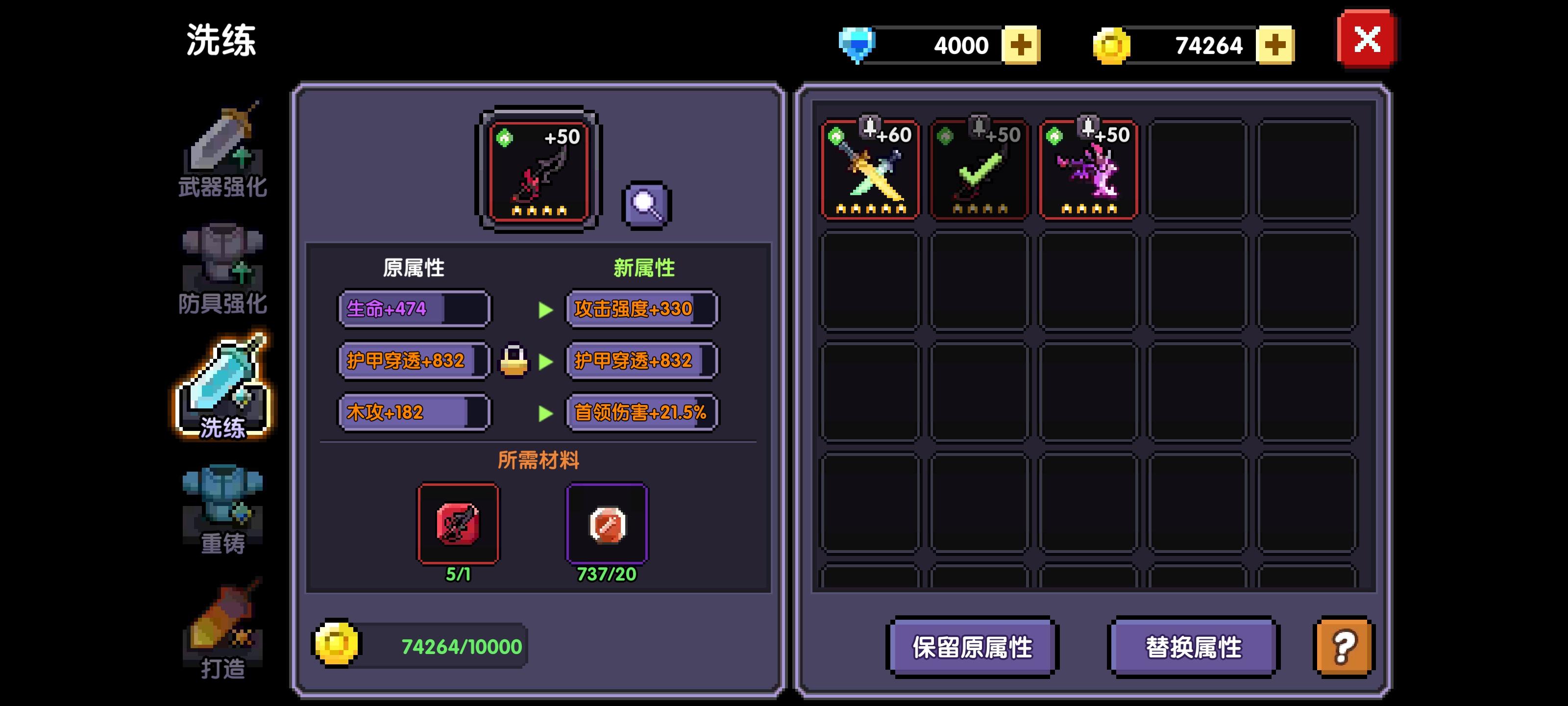Select the 洗练 refinement sword icon
This screenshot has width=1568, height=706.
click(x=222, y=384)
